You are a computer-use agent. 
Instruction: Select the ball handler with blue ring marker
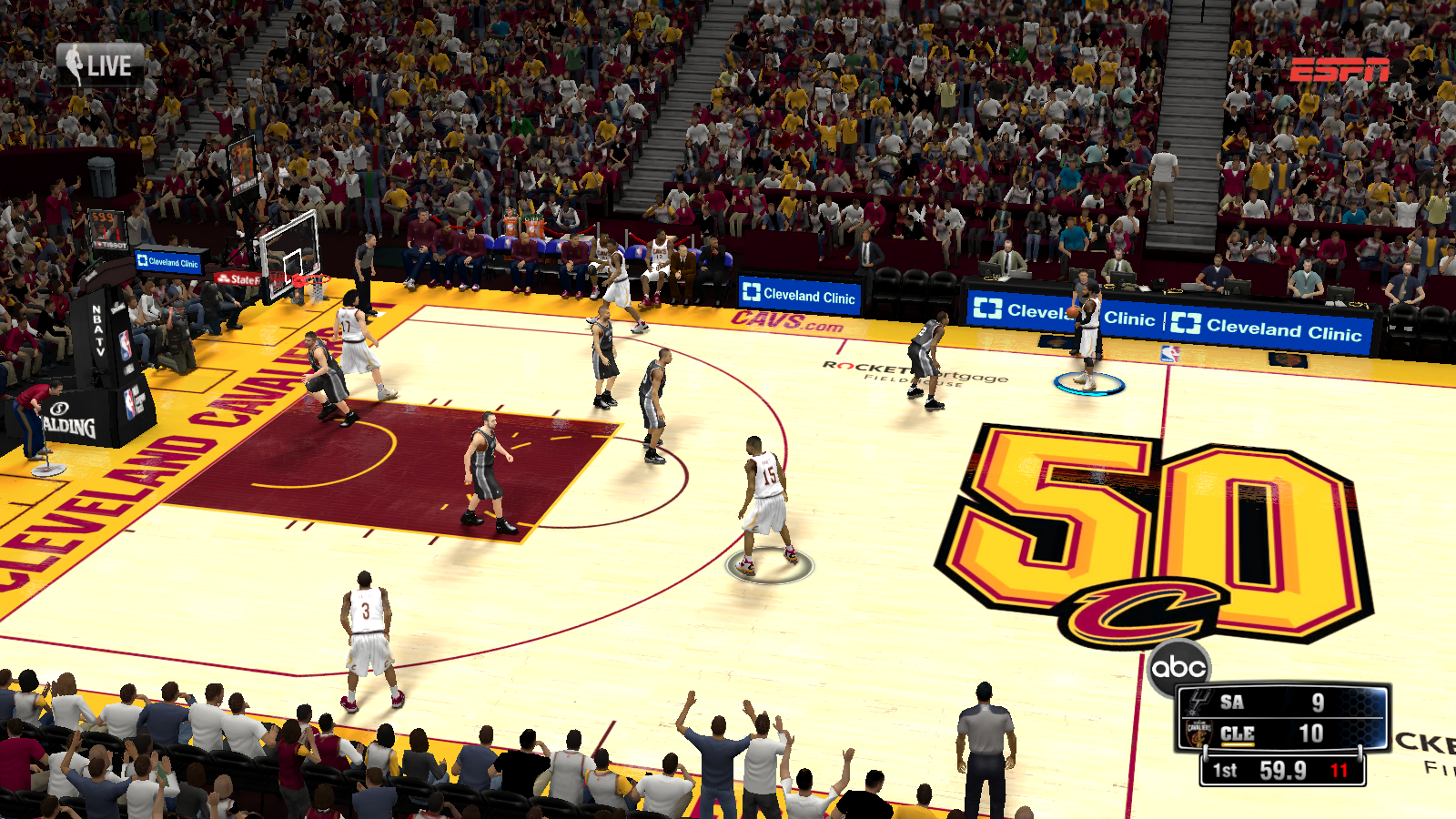(x=1087, y=335)
